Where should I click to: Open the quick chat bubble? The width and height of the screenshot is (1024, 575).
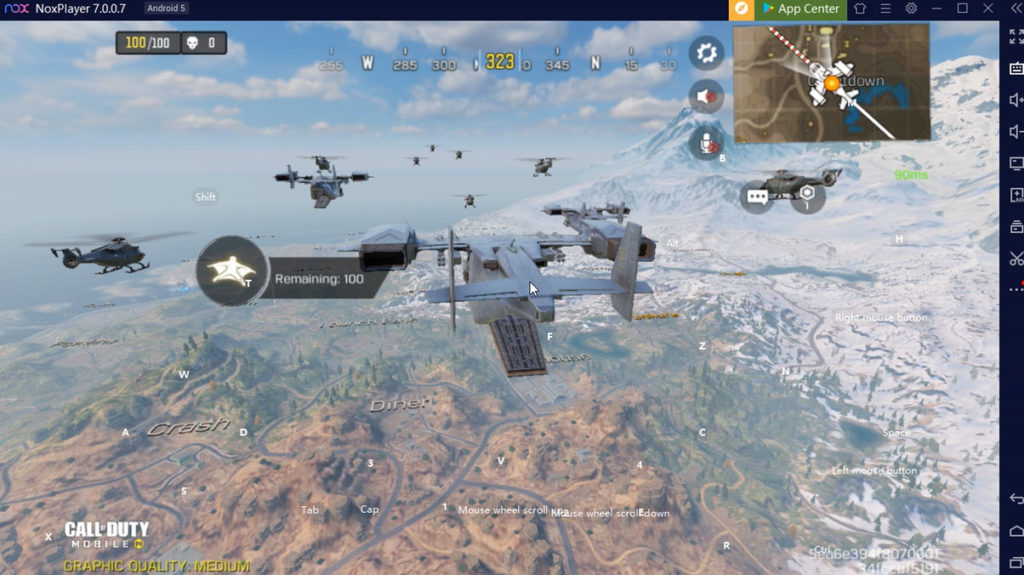(x=757, y=196)
